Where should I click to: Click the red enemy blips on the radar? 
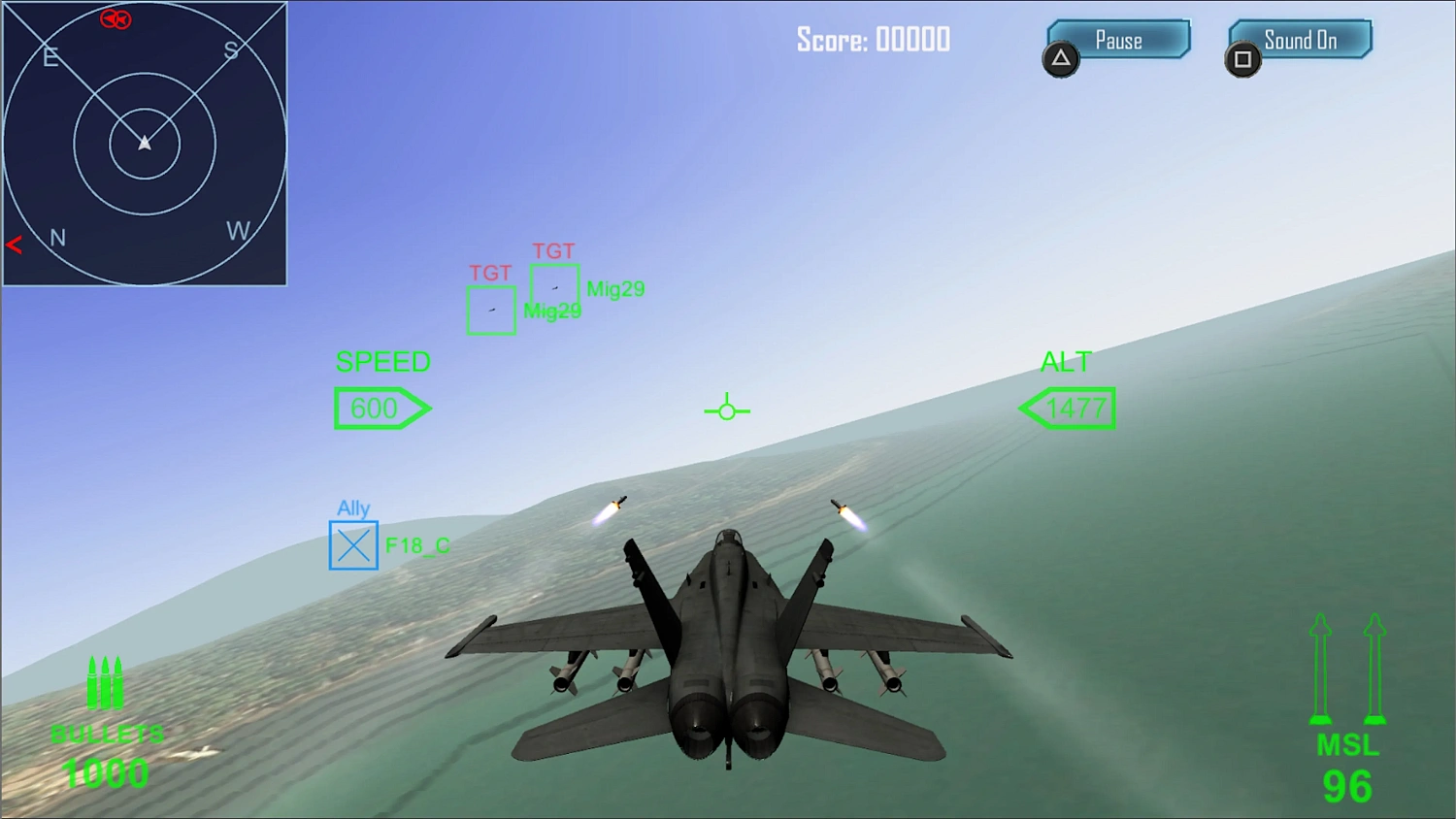click(x=115, y=19)
